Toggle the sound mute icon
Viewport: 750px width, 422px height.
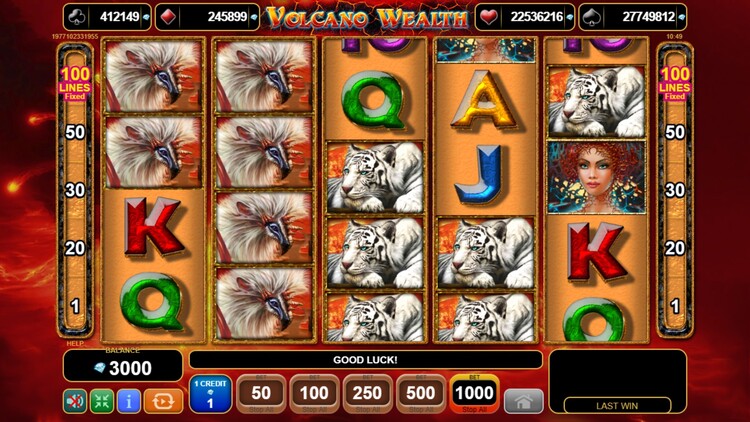pyautogui.click(x=75, y=401)
